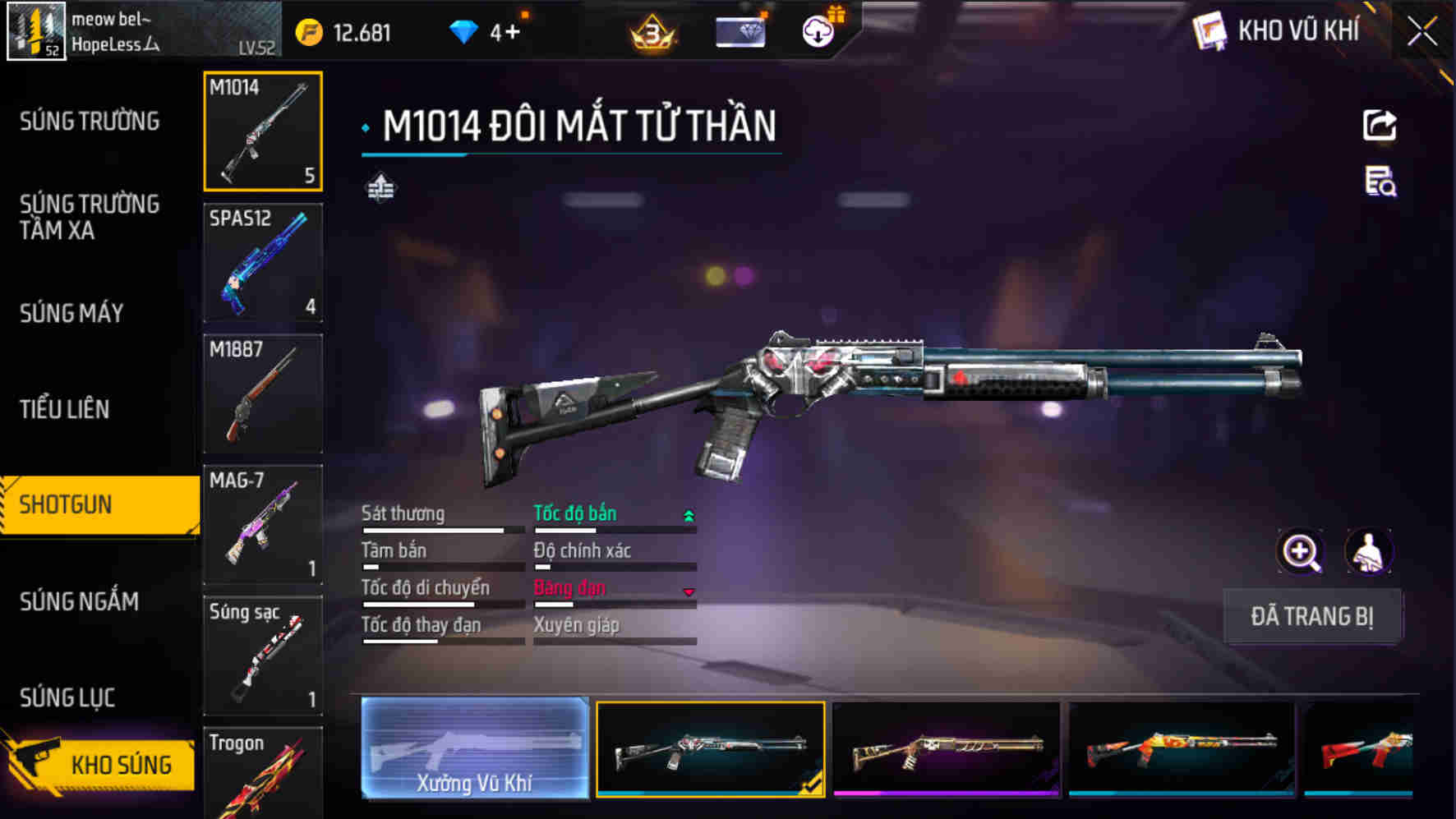Select the Súng sạc weapon tile
The height and width of the screenshot is (819, 1456).
click(x=262, y=655)
